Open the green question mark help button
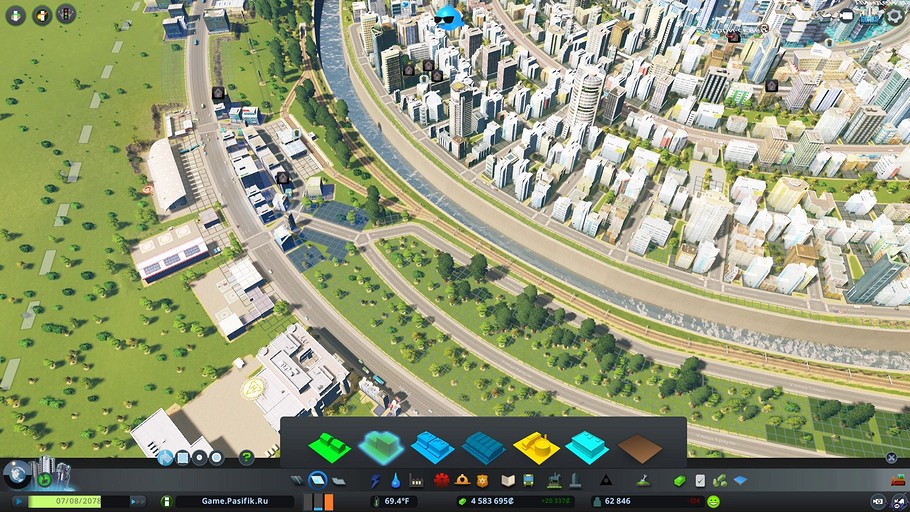The image size is (910, 512). tap(246, 458)
